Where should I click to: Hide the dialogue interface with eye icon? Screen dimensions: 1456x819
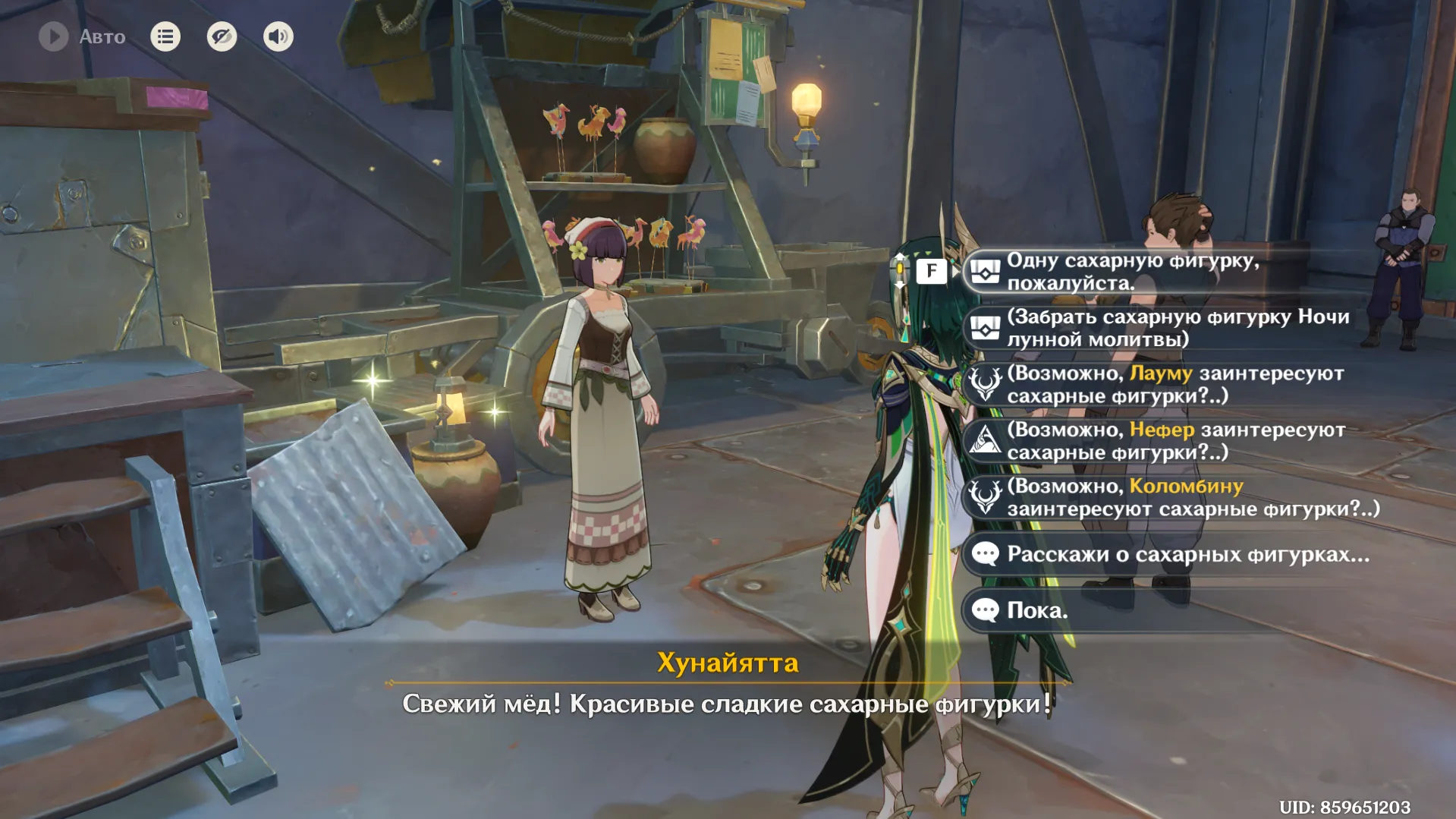click(x=222, y=36)
